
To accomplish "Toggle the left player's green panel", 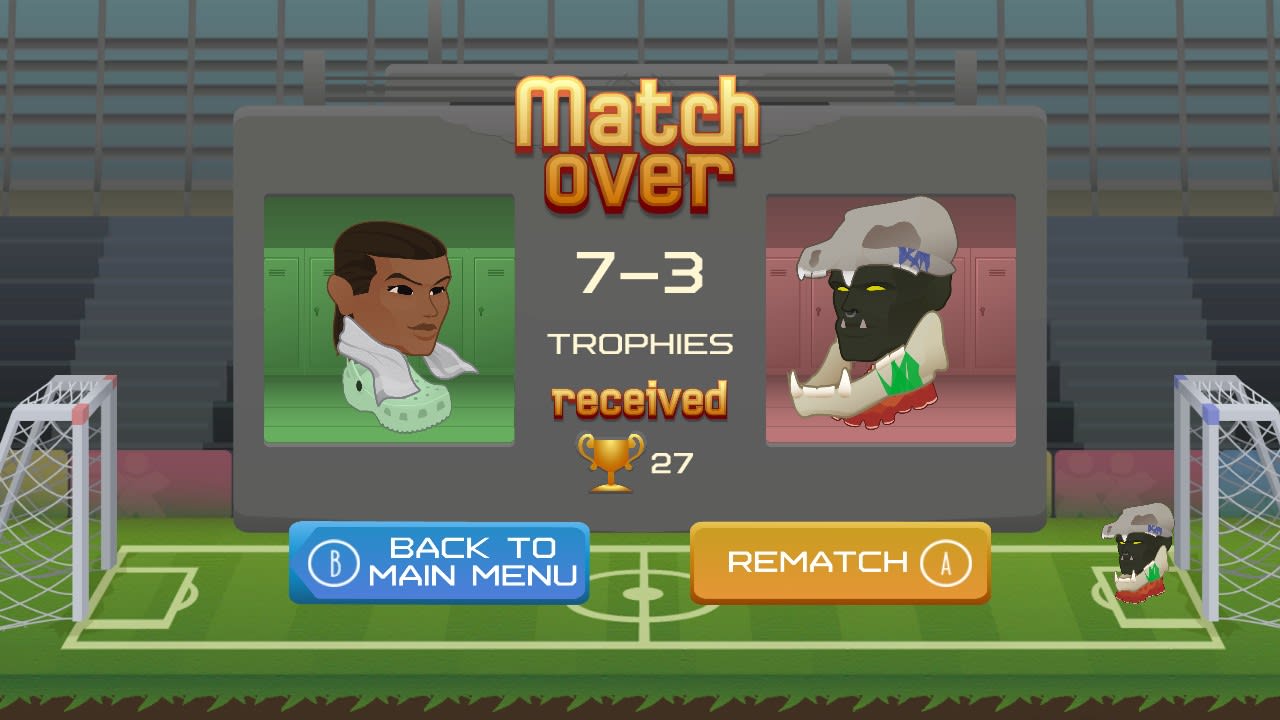I will (389, 318).
